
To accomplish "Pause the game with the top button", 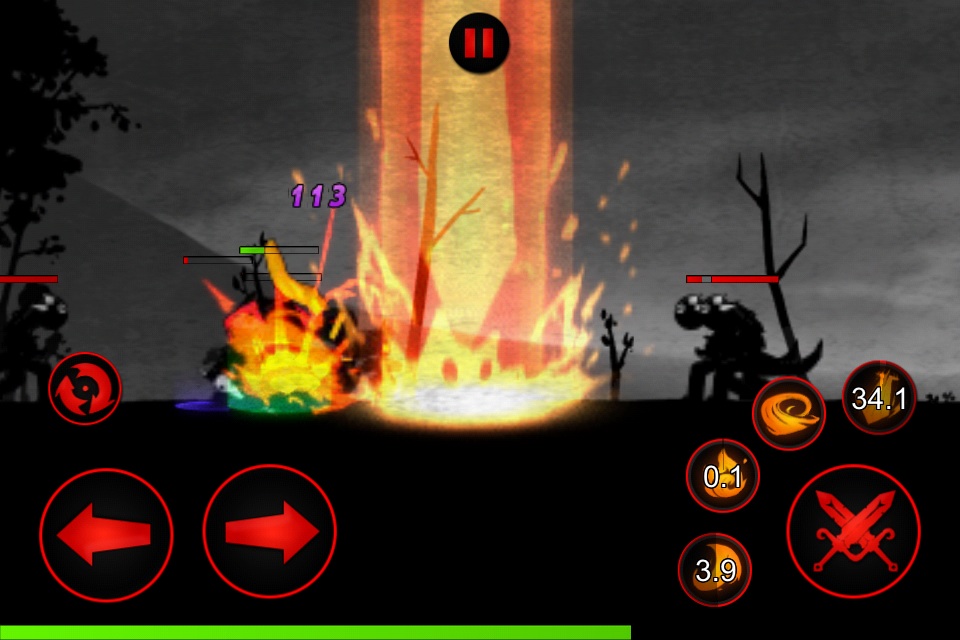I will click(x=479, y=43).
